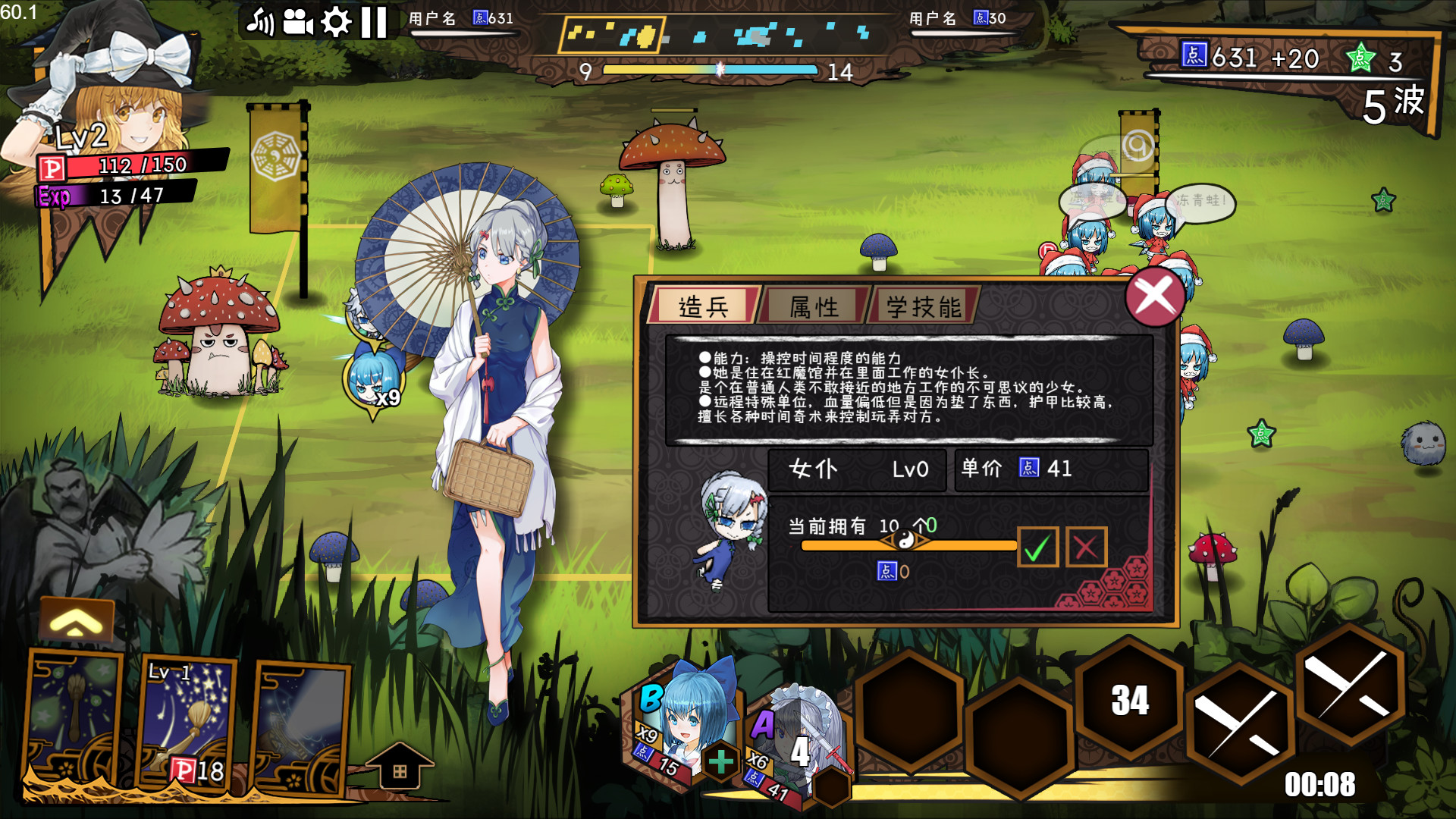Cancel purchase with red X button
1456x819 pixels.
coord(1085,546)
